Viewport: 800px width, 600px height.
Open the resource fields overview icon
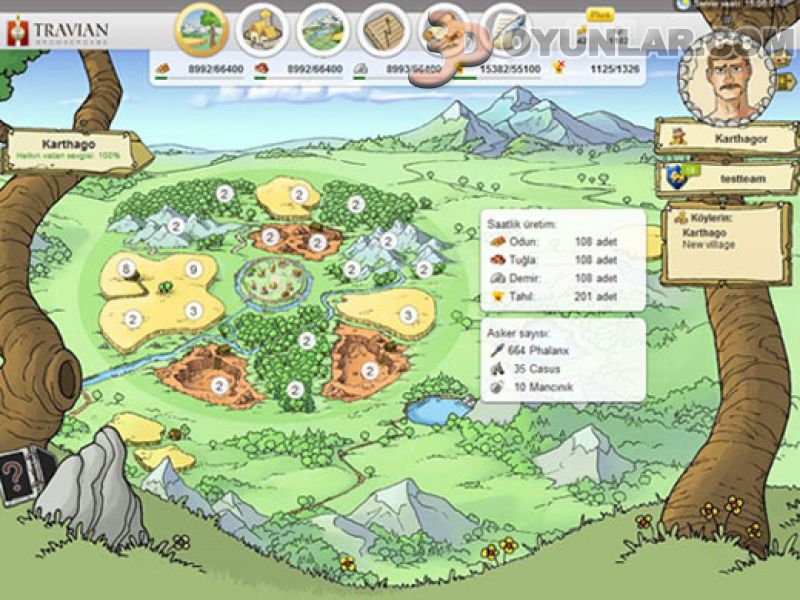[x=201, y=30]
